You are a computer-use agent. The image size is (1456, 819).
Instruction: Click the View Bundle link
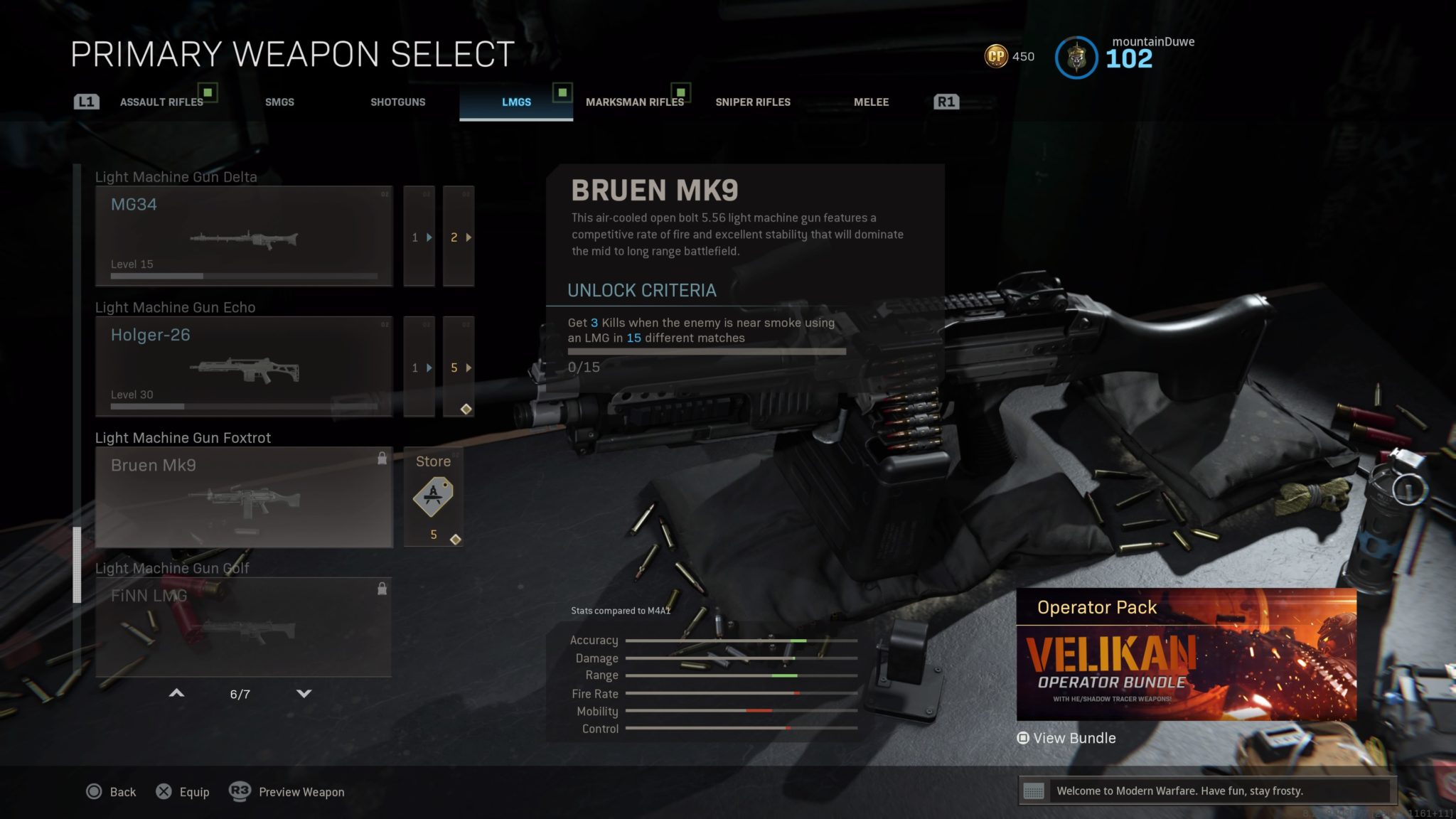pos(1066,738)
